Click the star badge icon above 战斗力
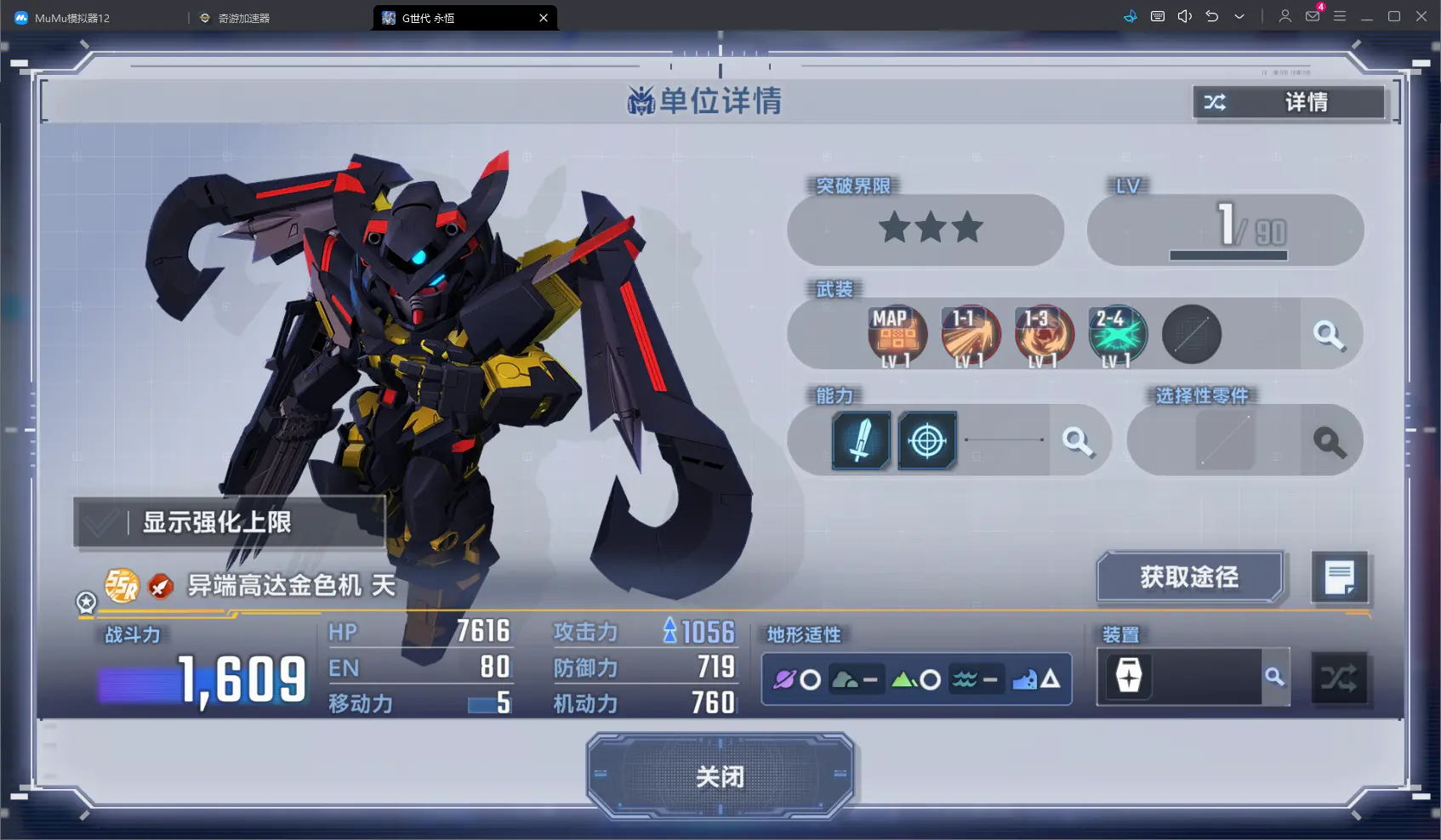Screen dimensions: 1441x840 pos(86,602)
